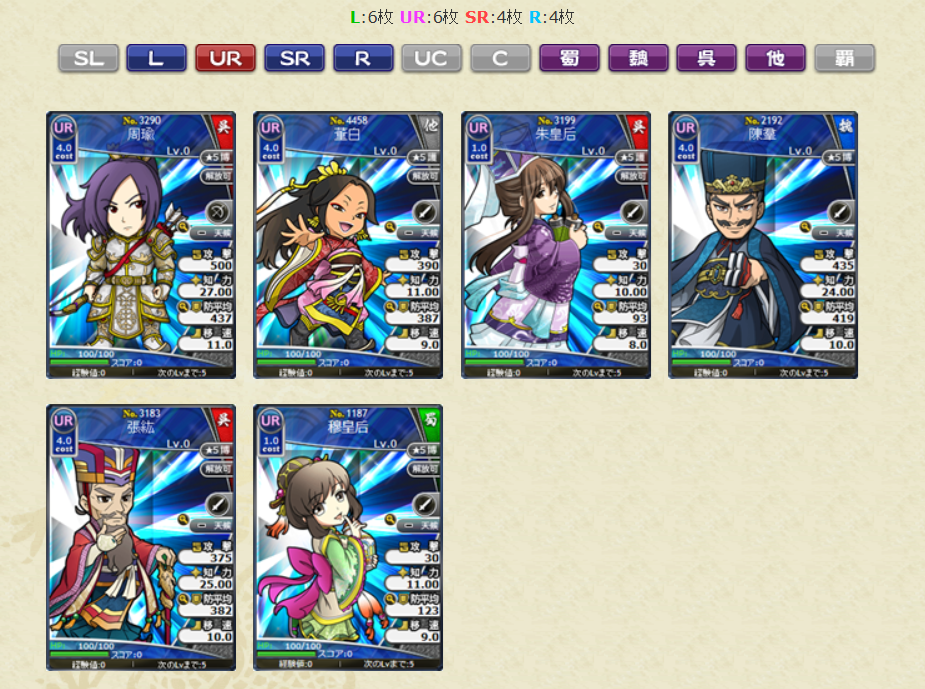Image resolution: width=925 pixels, height=689 pixels.
Task: Choose the 他 faction filter
Action: pos(775,58)
